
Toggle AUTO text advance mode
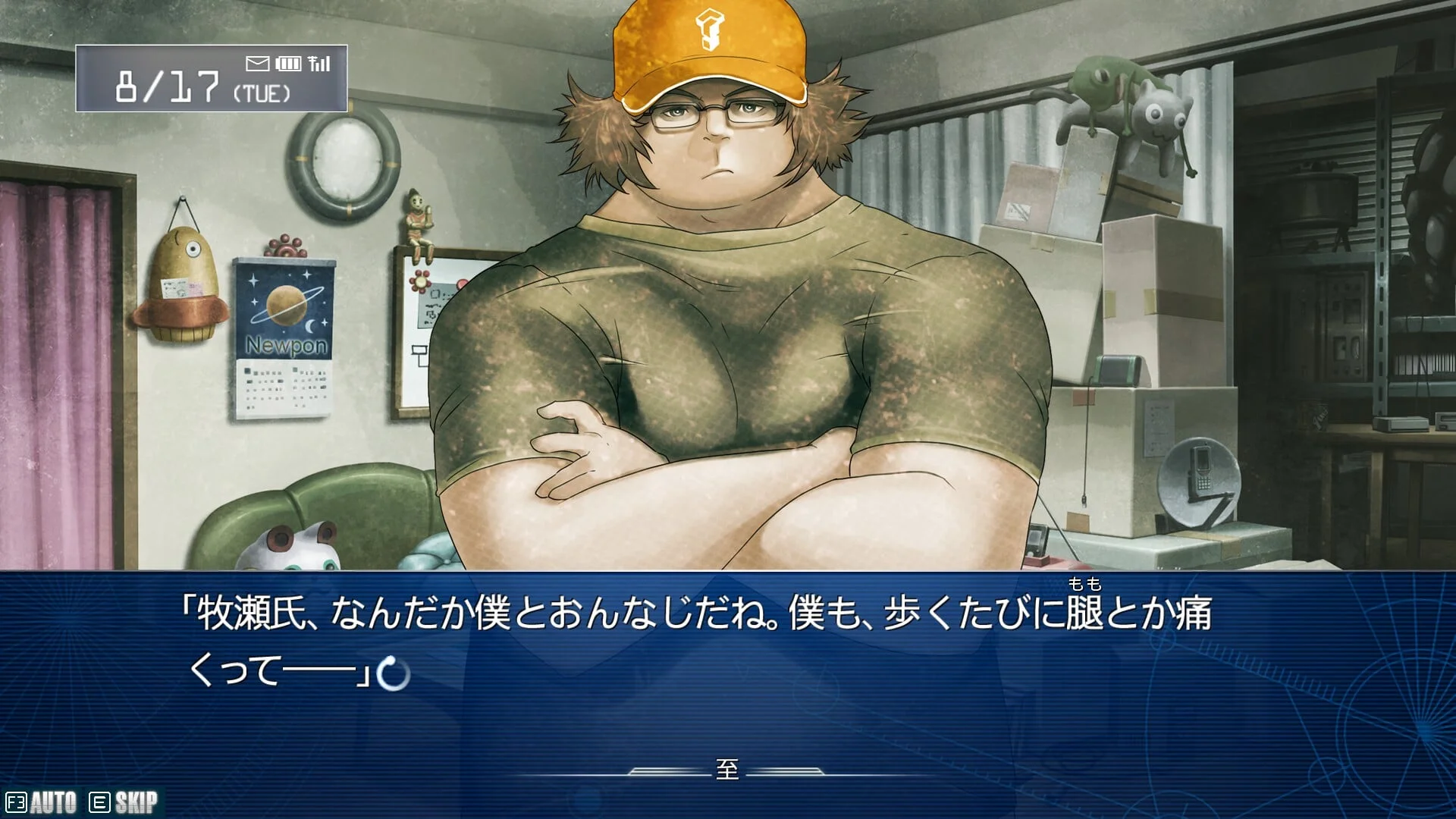pos(42,802)
